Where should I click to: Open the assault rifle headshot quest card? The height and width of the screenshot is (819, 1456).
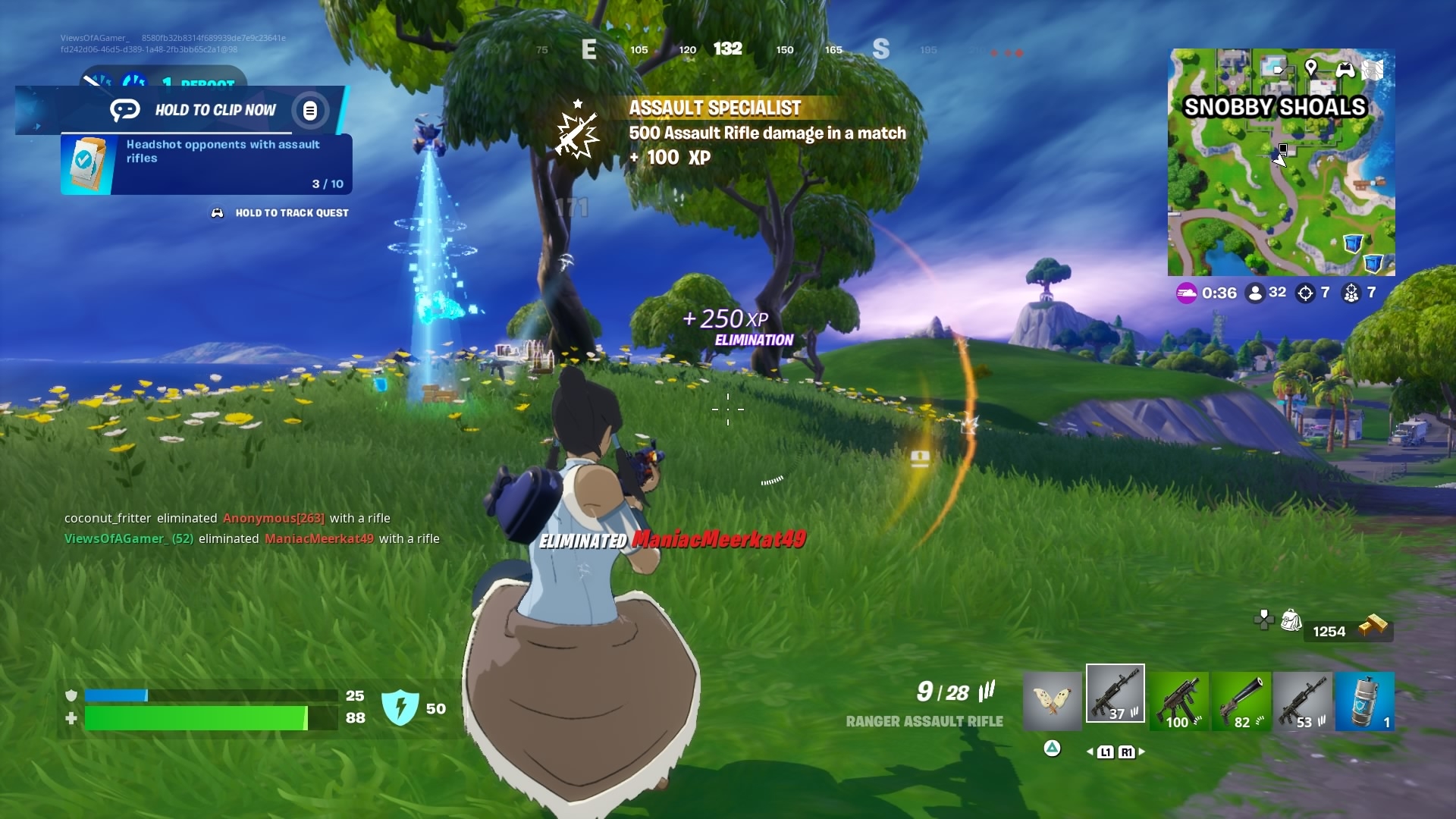[206, 165]
